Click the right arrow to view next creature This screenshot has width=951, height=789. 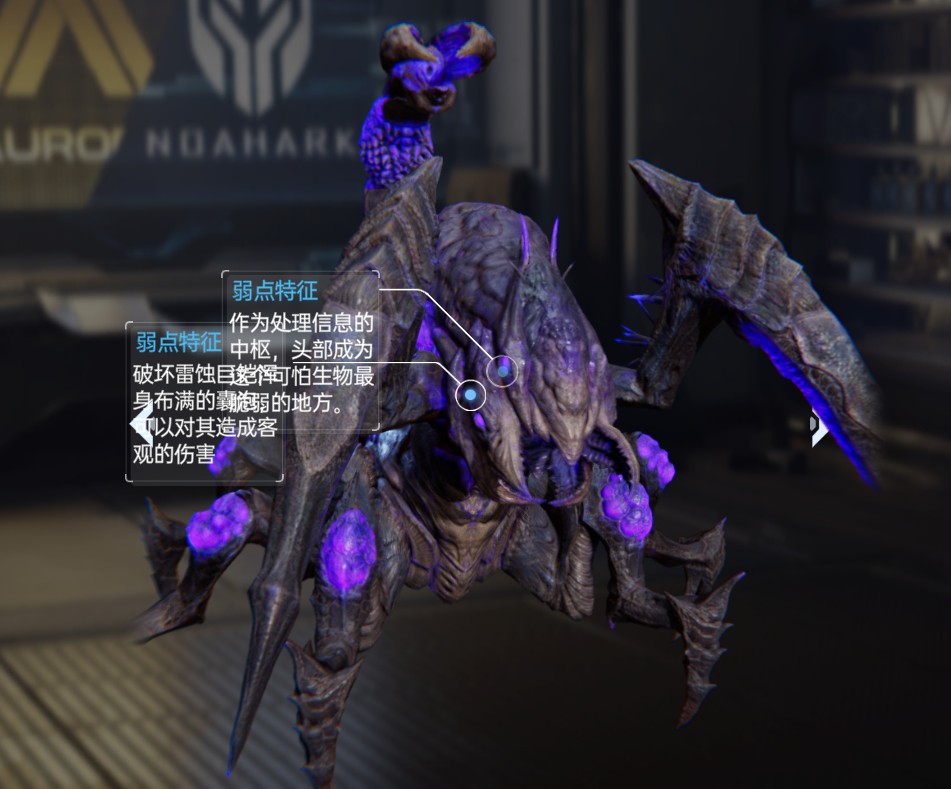point(819,427)
